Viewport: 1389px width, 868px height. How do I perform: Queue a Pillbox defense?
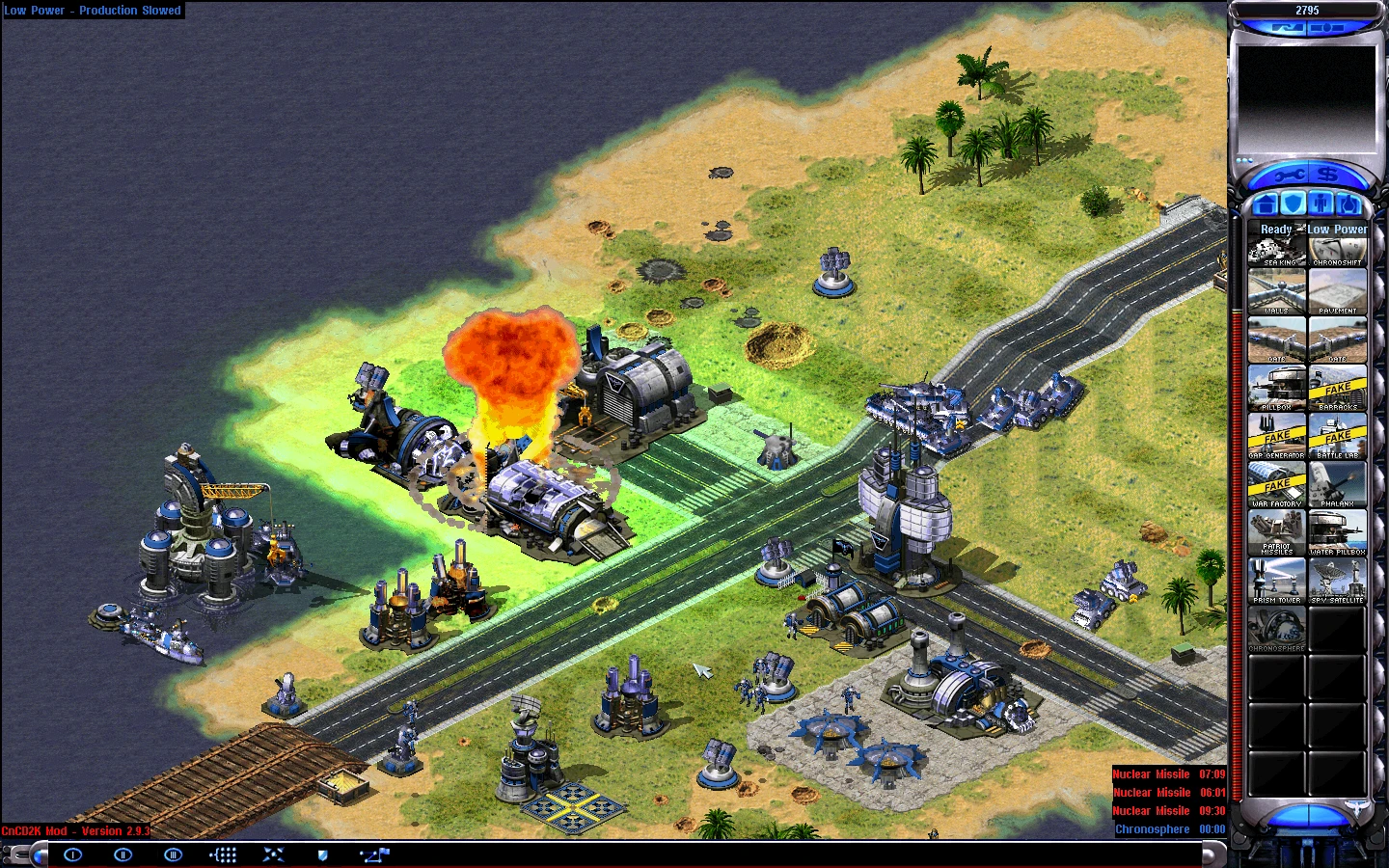pyautogui.click(x=1276, y=388)
